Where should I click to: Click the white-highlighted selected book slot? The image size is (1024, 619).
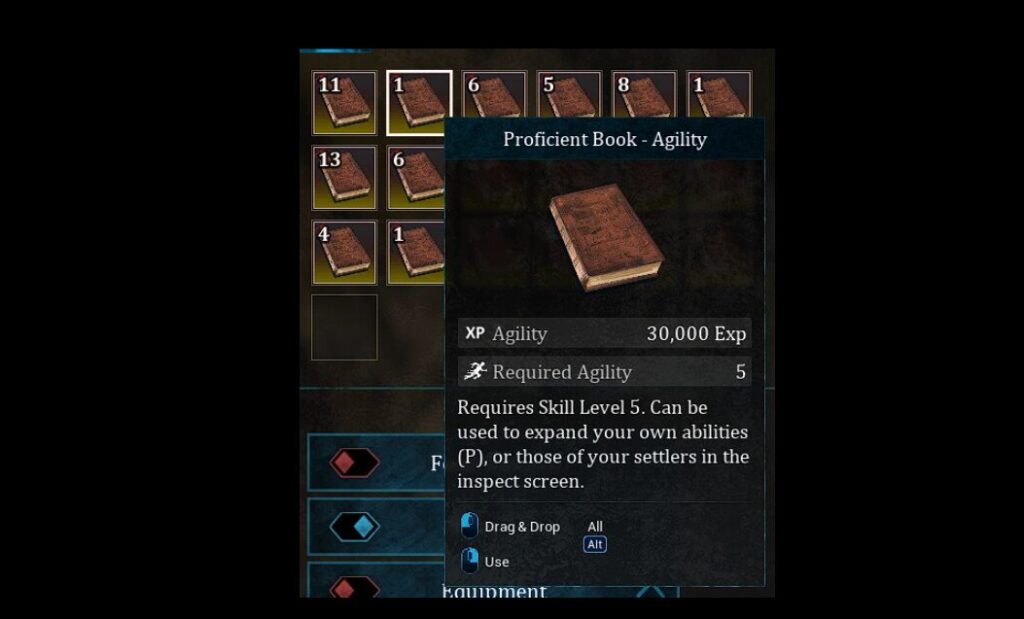(x=419, y=103)
